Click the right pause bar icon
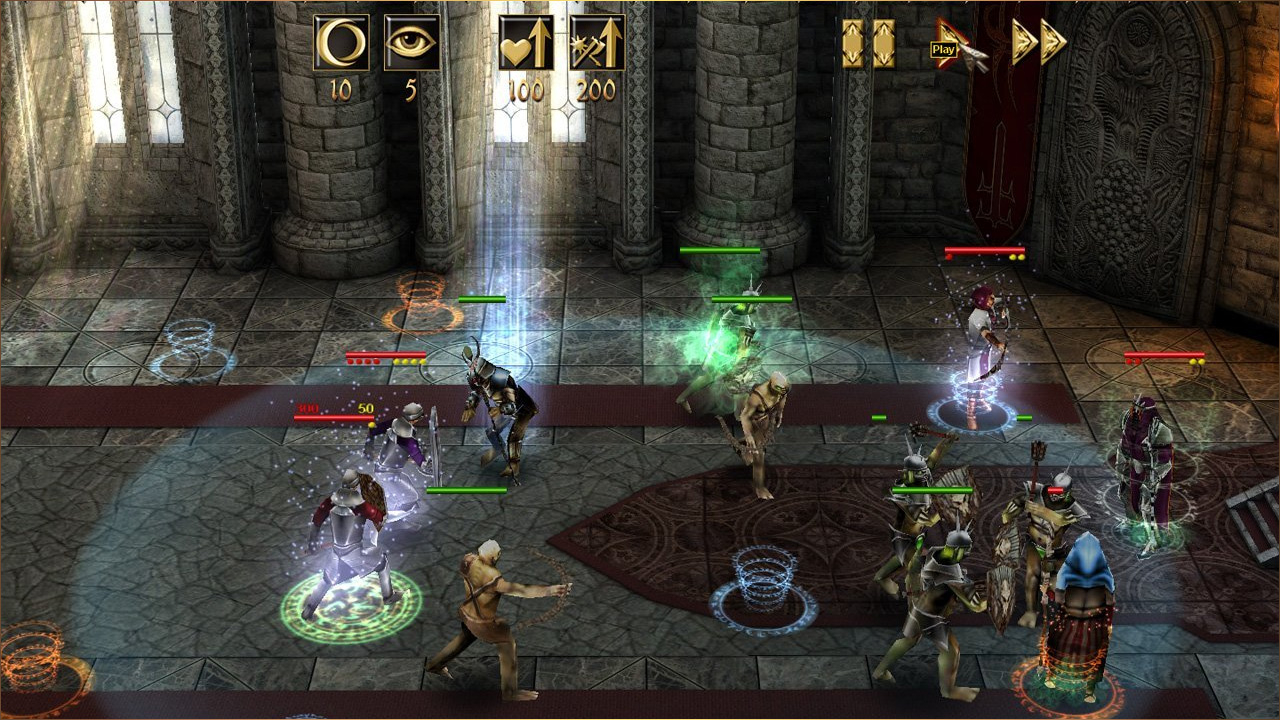 click(x=884, y=42)
